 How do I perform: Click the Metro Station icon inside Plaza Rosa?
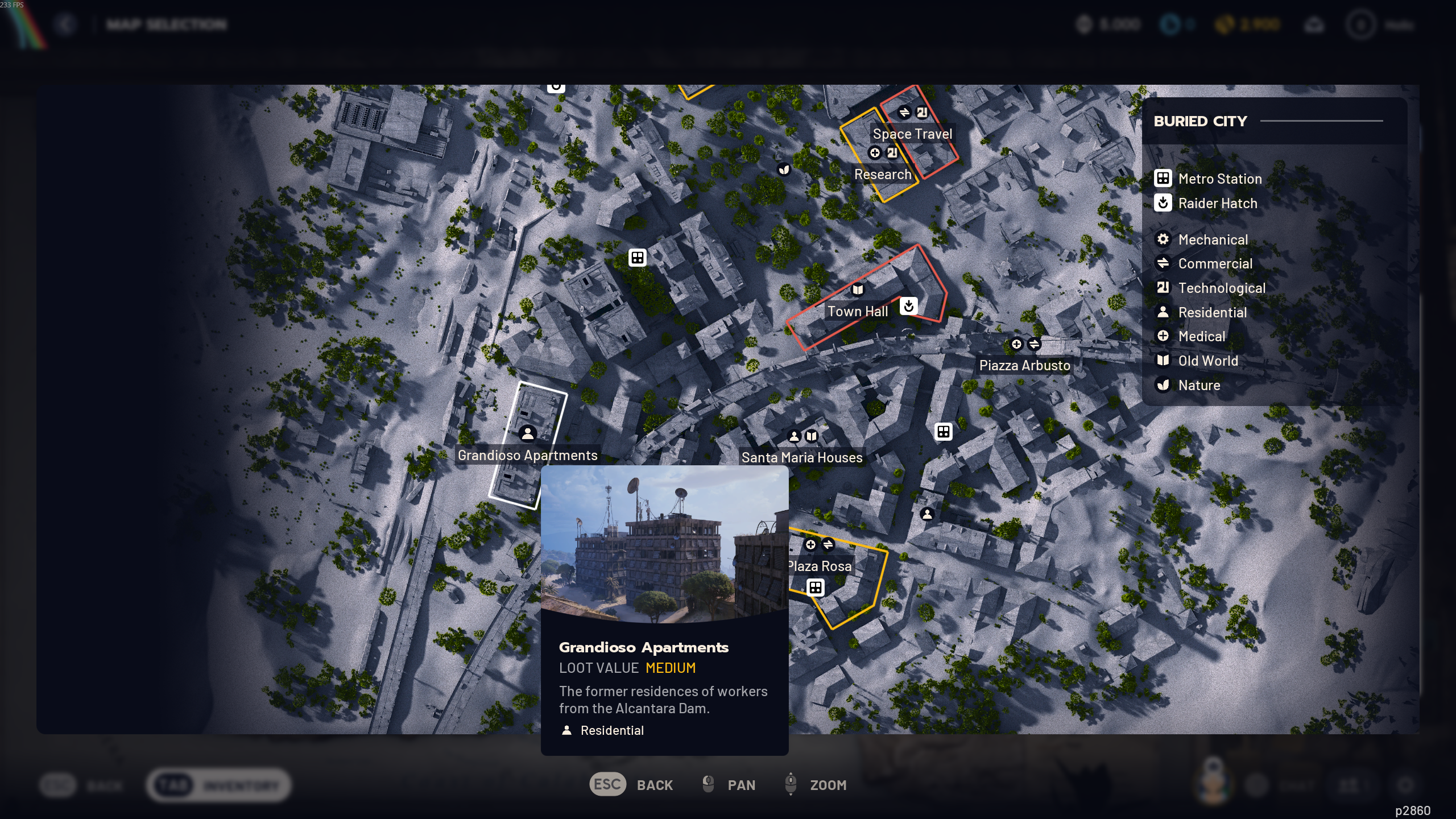[x=816, y=588]
